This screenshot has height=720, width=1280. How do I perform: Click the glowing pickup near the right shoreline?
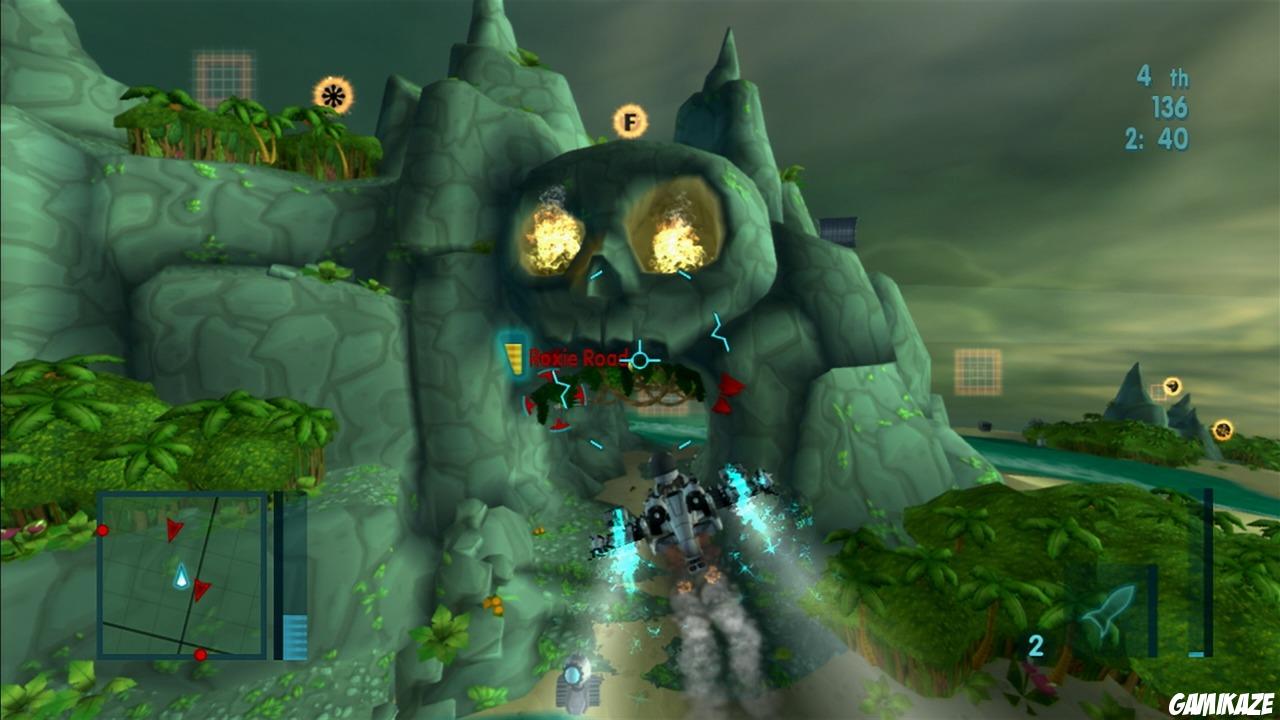(x=1222, y=428)
